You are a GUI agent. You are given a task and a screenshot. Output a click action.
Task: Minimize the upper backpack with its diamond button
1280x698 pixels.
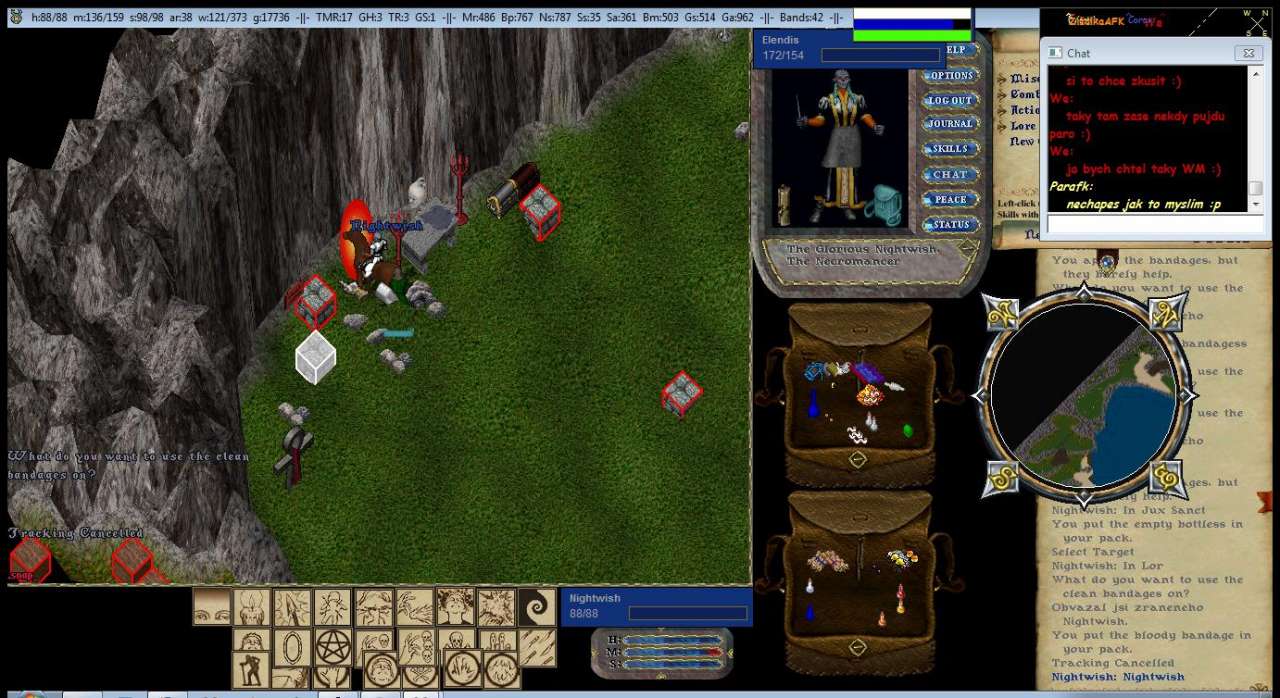[857, 459]
